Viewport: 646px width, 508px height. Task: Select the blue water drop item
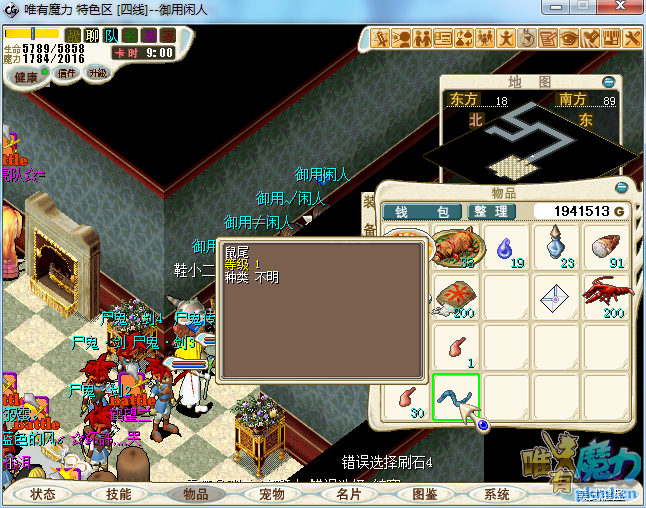tap(507, 246)
